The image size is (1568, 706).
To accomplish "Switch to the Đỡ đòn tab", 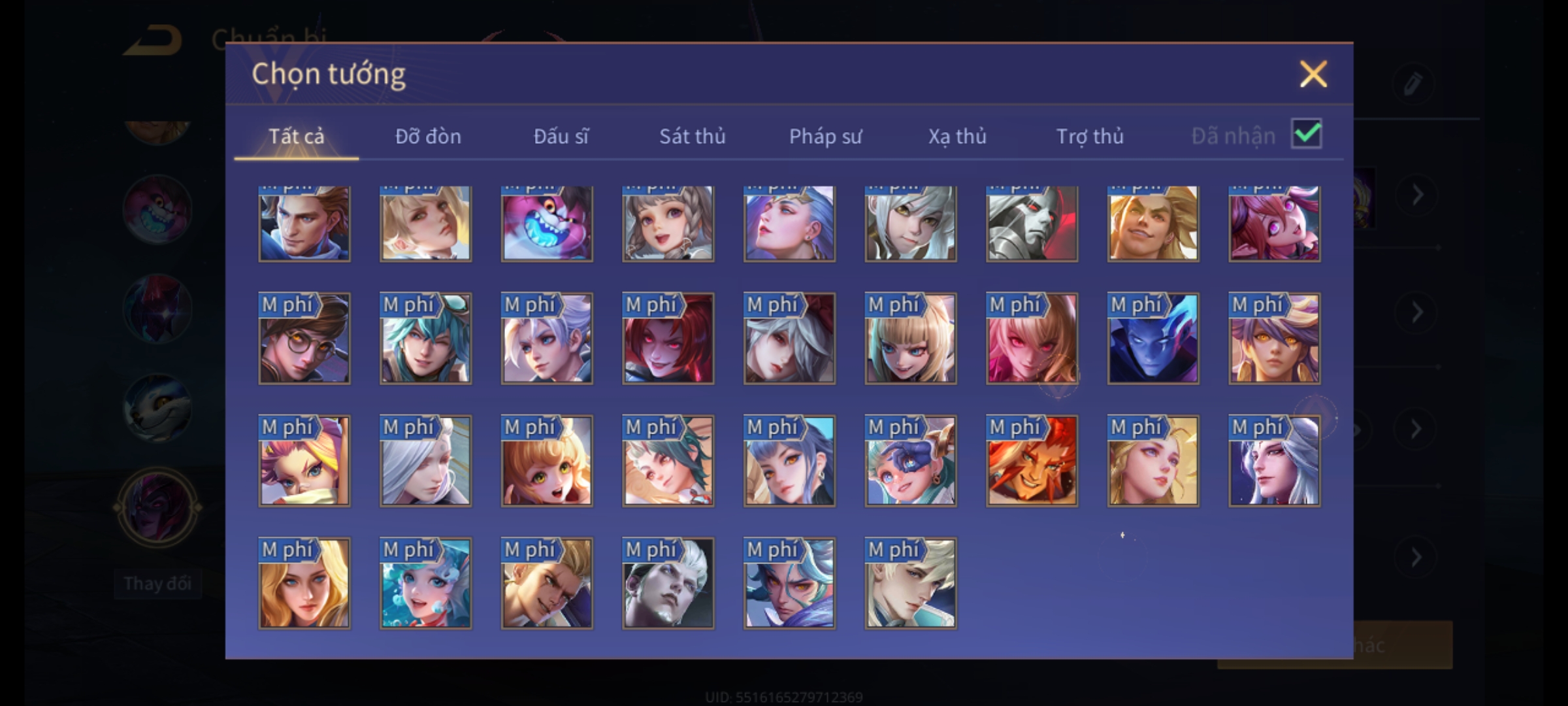I will tap(428, 136).
